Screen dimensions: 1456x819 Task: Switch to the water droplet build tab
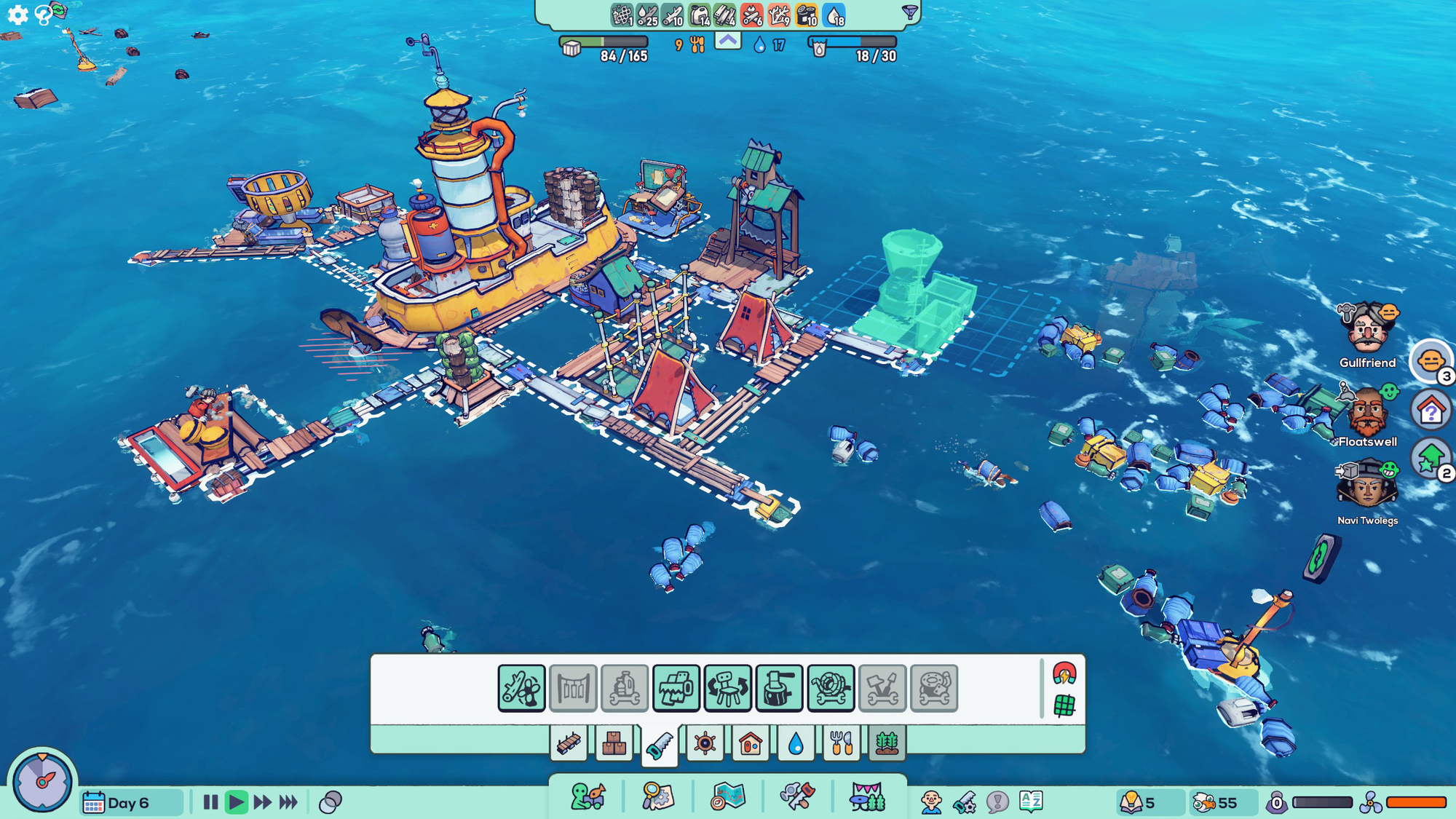coord(796,744)
